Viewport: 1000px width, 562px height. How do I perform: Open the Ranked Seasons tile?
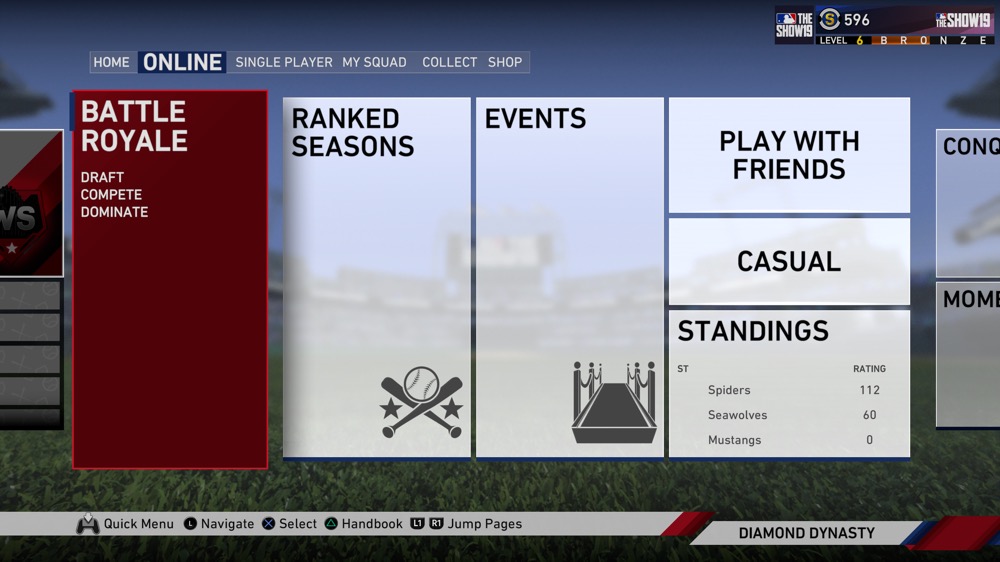(377, 278)
